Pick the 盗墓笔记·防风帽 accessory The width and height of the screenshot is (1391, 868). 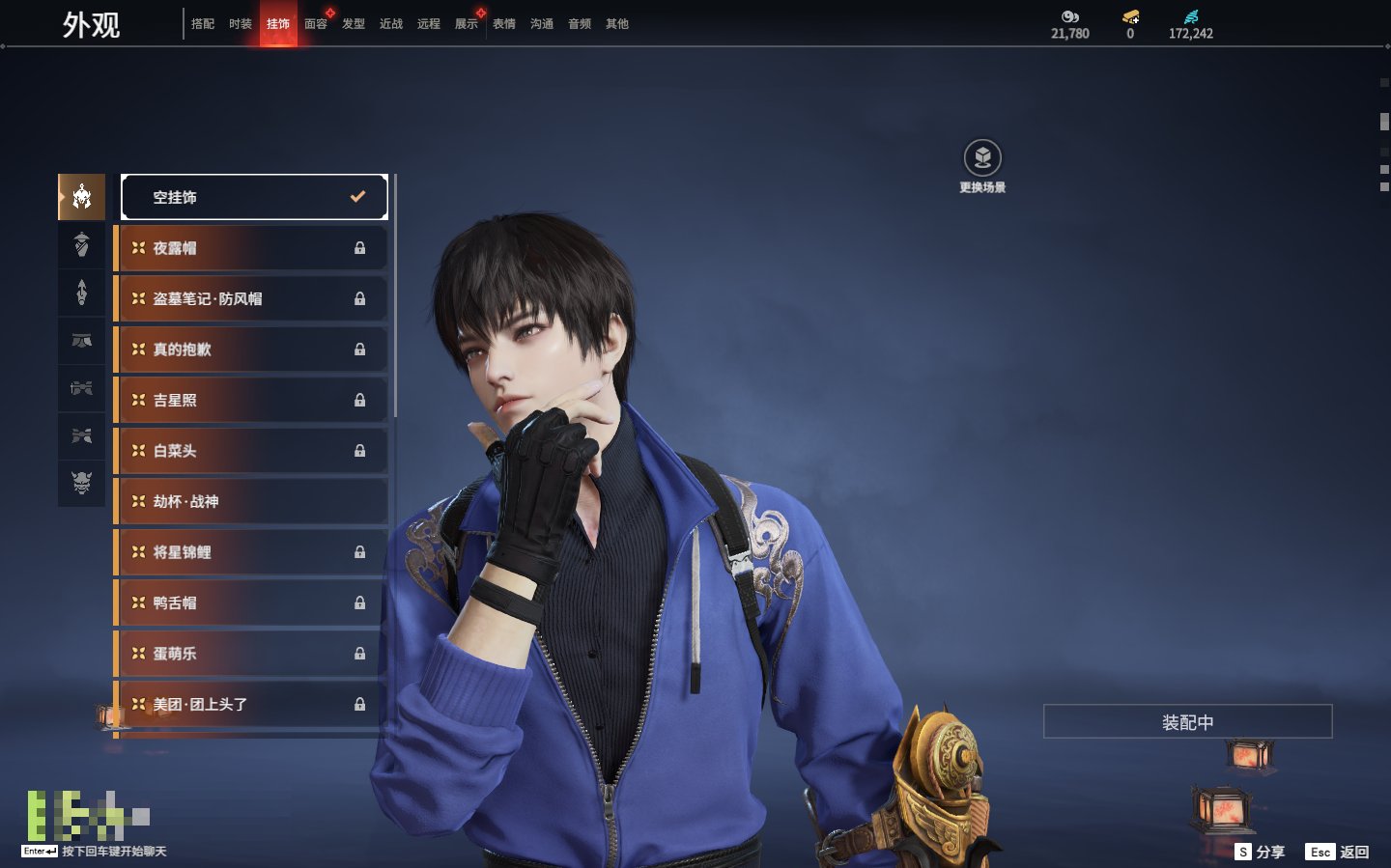[x=251, y=299]
